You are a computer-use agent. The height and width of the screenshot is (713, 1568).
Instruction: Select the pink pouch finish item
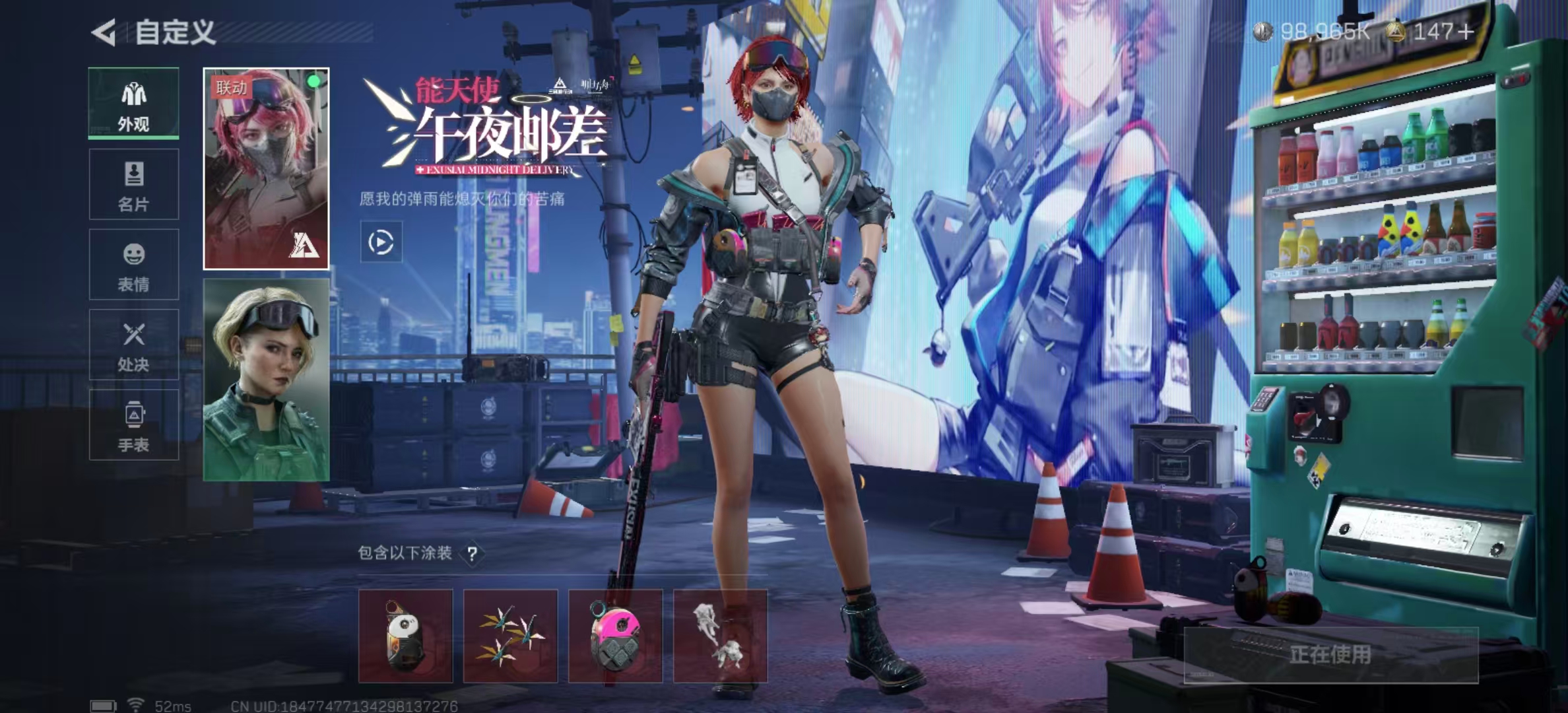[615, 636]
